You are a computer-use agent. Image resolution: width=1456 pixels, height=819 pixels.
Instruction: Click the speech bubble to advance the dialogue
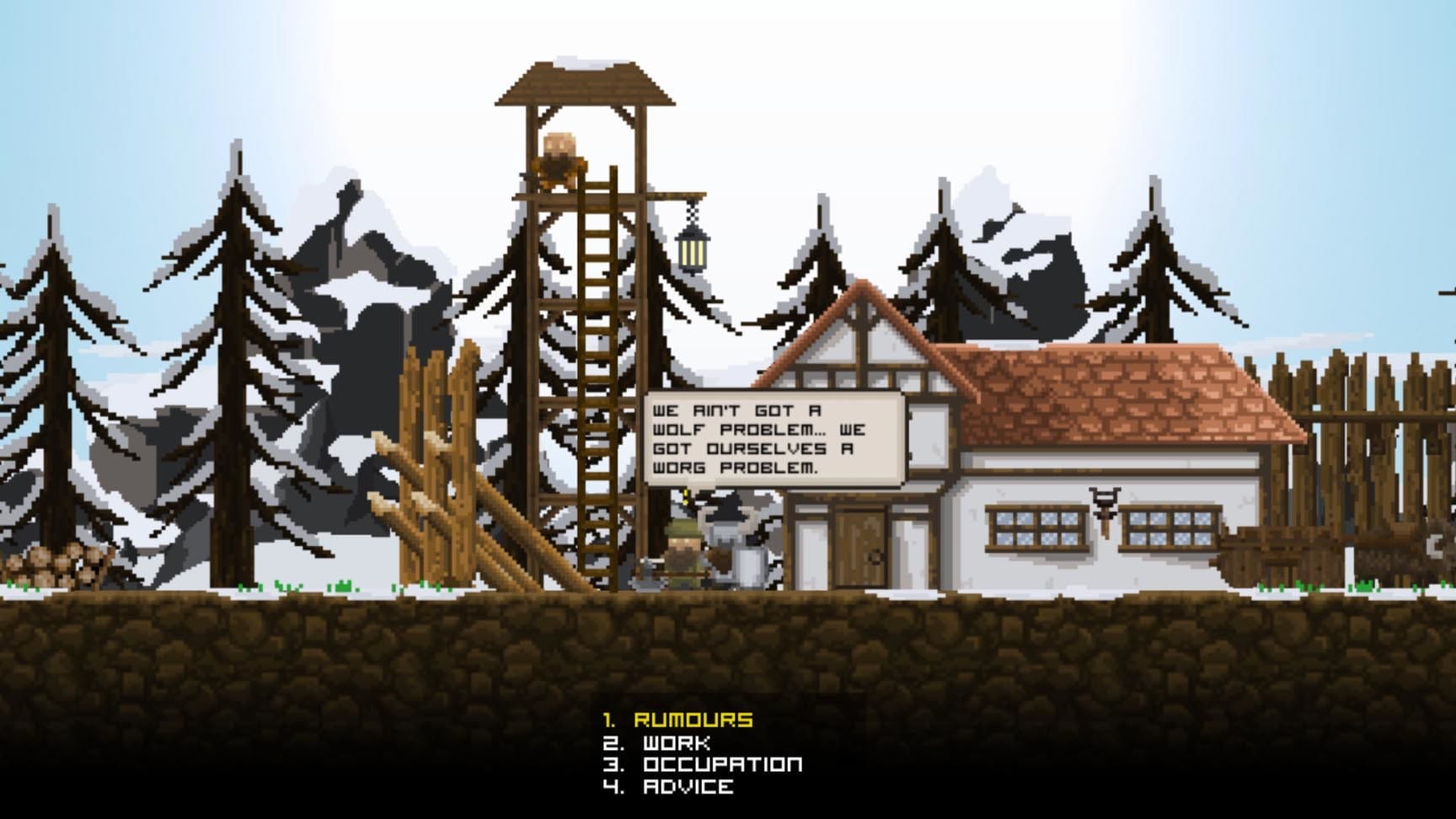tap(775, 438)
